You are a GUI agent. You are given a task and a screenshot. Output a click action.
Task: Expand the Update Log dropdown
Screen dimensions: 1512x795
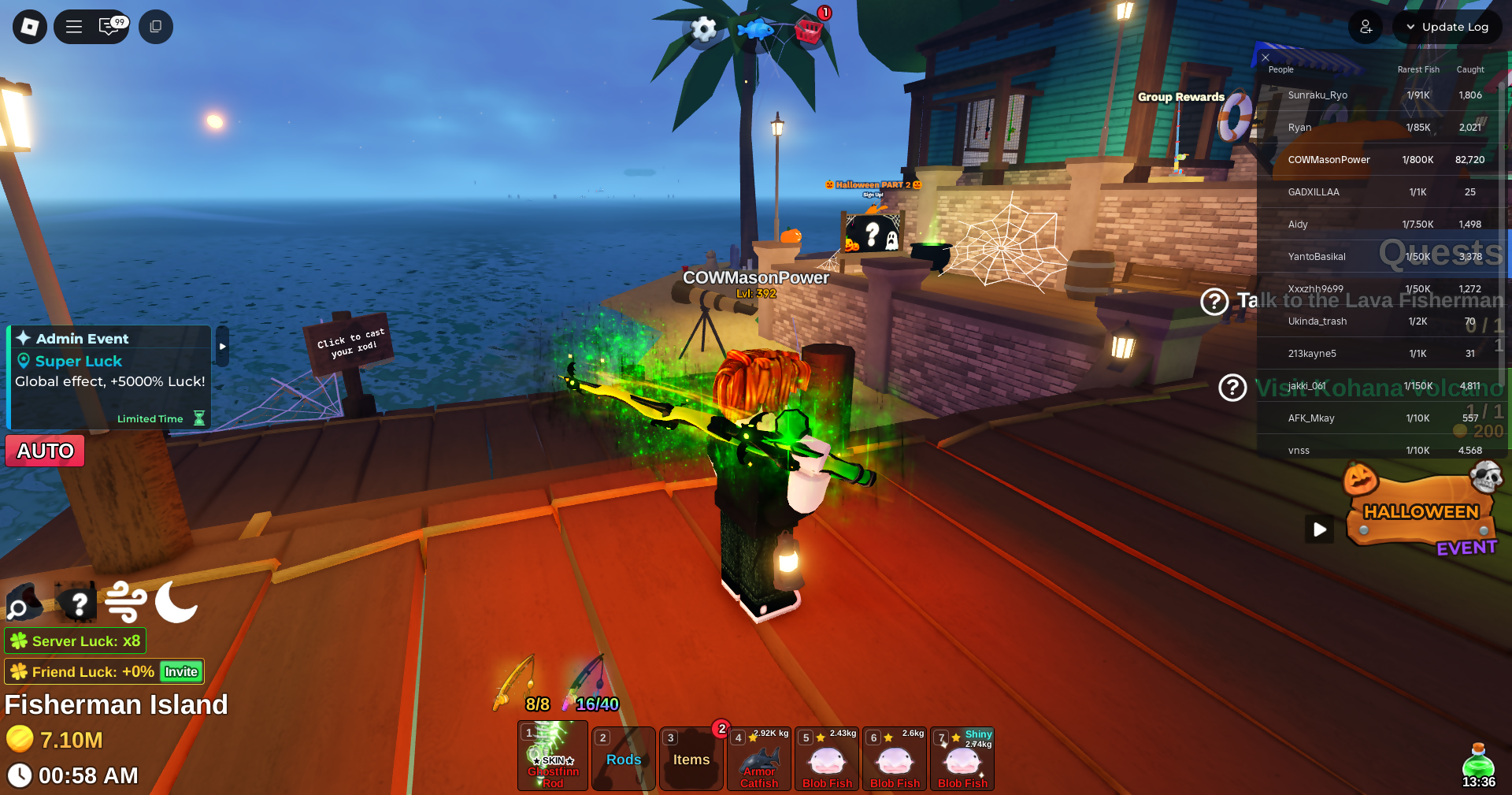click(x=1447, y=27)
